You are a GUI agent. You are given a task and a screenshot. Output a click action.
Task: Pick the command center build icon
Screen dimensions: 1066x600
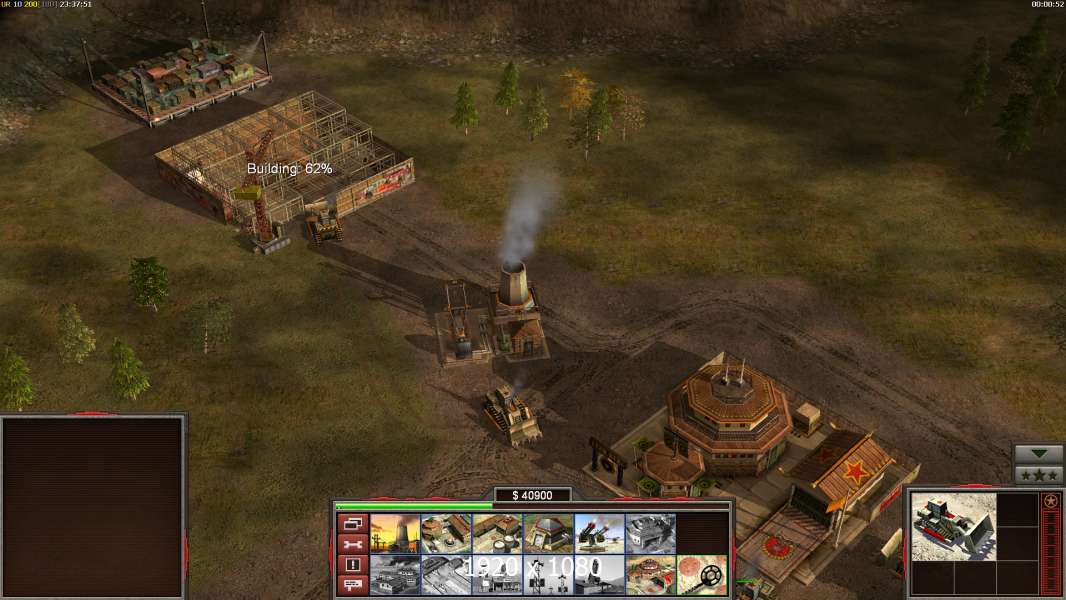point(650,575)
